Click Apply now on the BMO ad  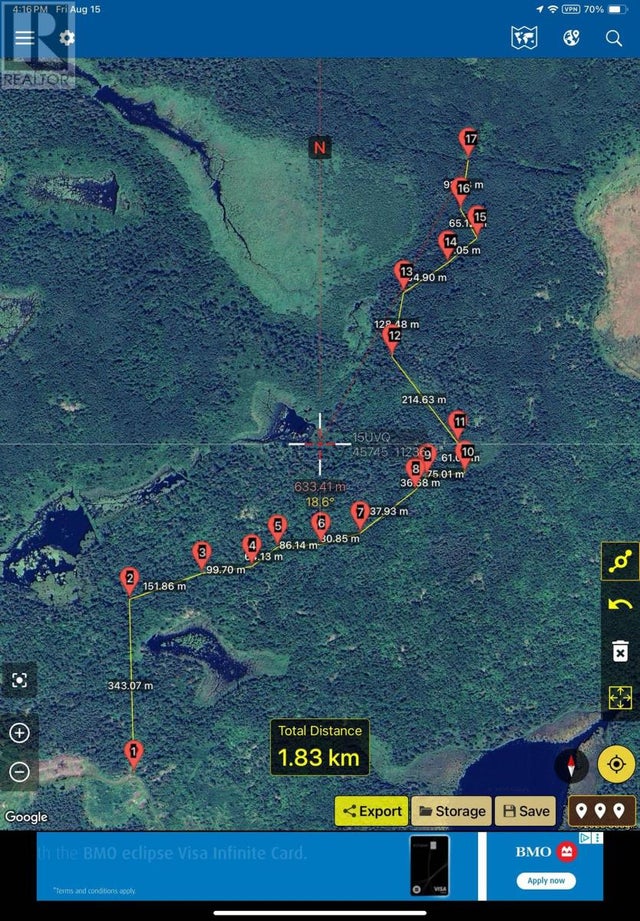click(x=546, y=881)
